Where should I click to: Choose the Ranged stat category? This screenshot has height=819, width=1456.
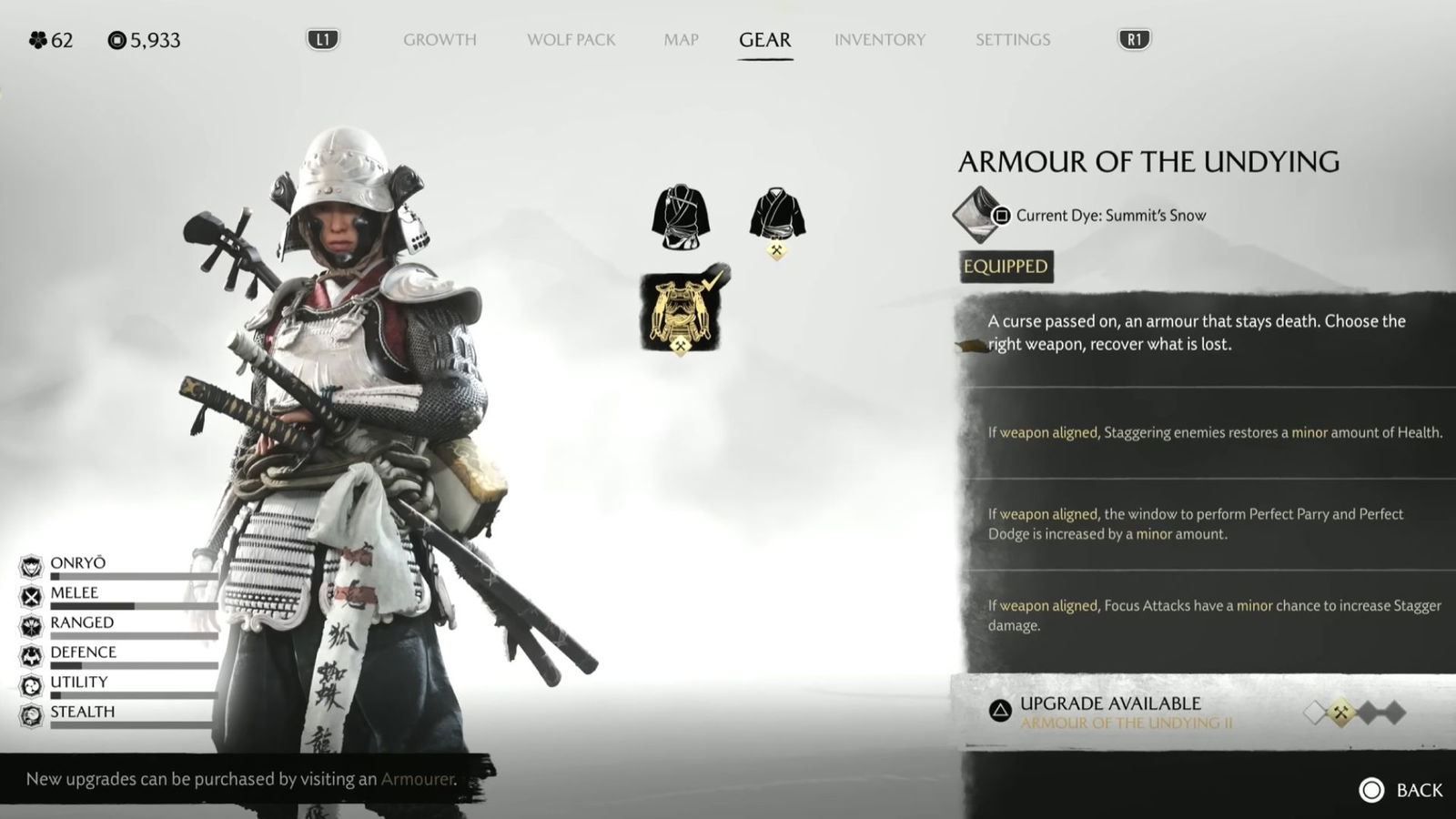pyautogui.click(x=82, y=624)
